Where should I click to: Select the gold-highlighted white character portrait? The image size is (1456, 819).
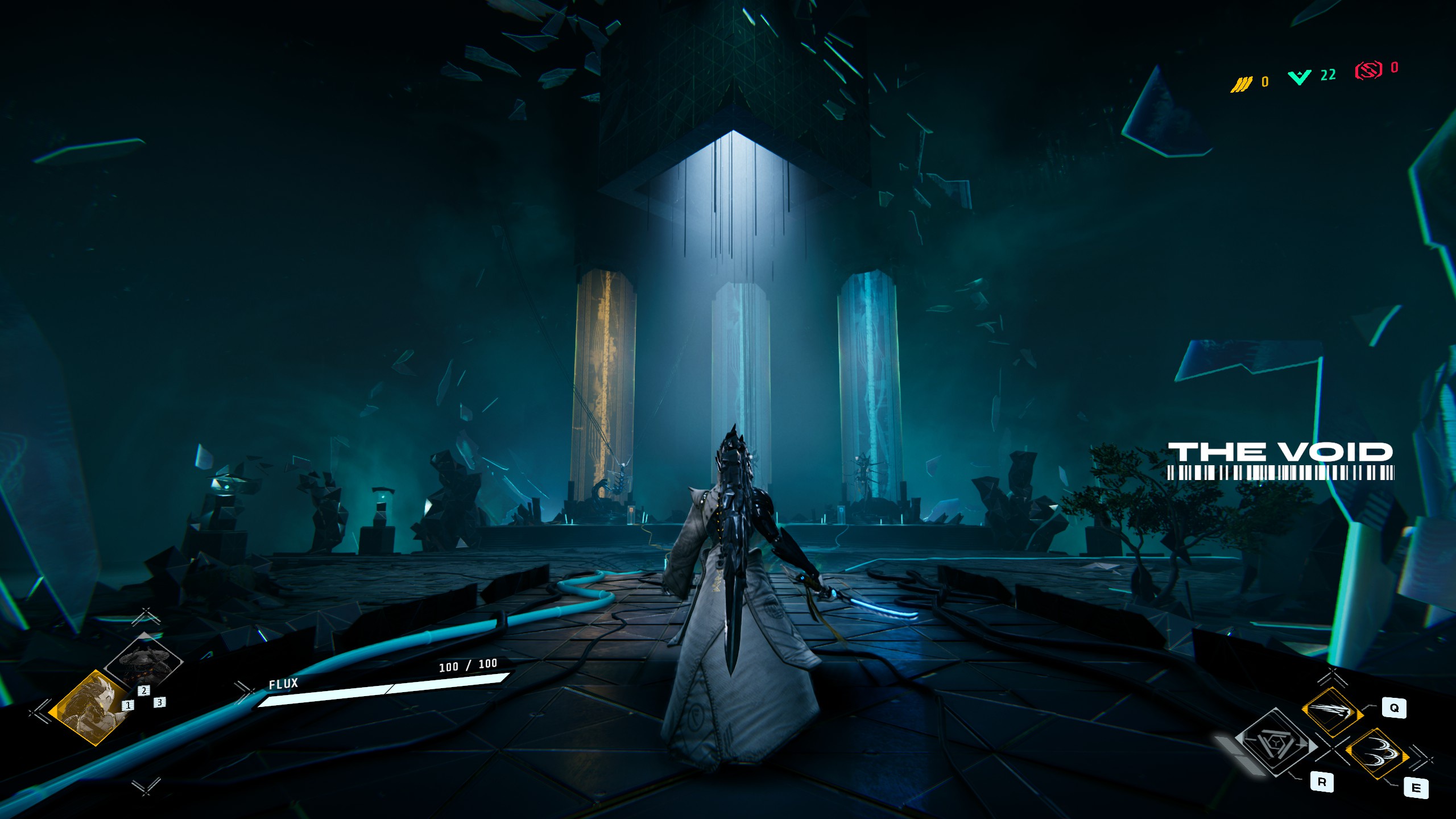(x=89, y=708)
